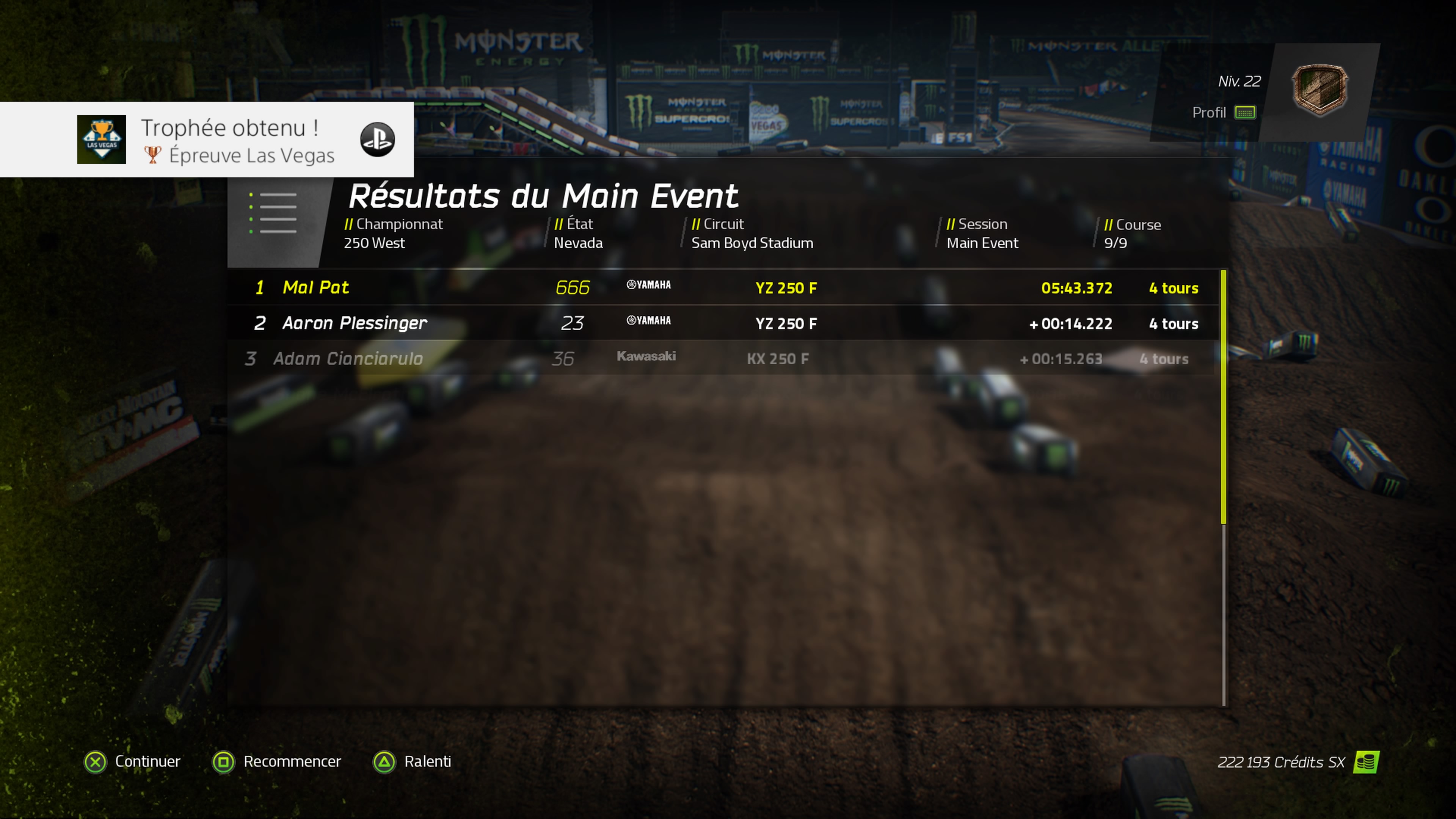
Task: Click the results list icon
Action: coord(274,213)
